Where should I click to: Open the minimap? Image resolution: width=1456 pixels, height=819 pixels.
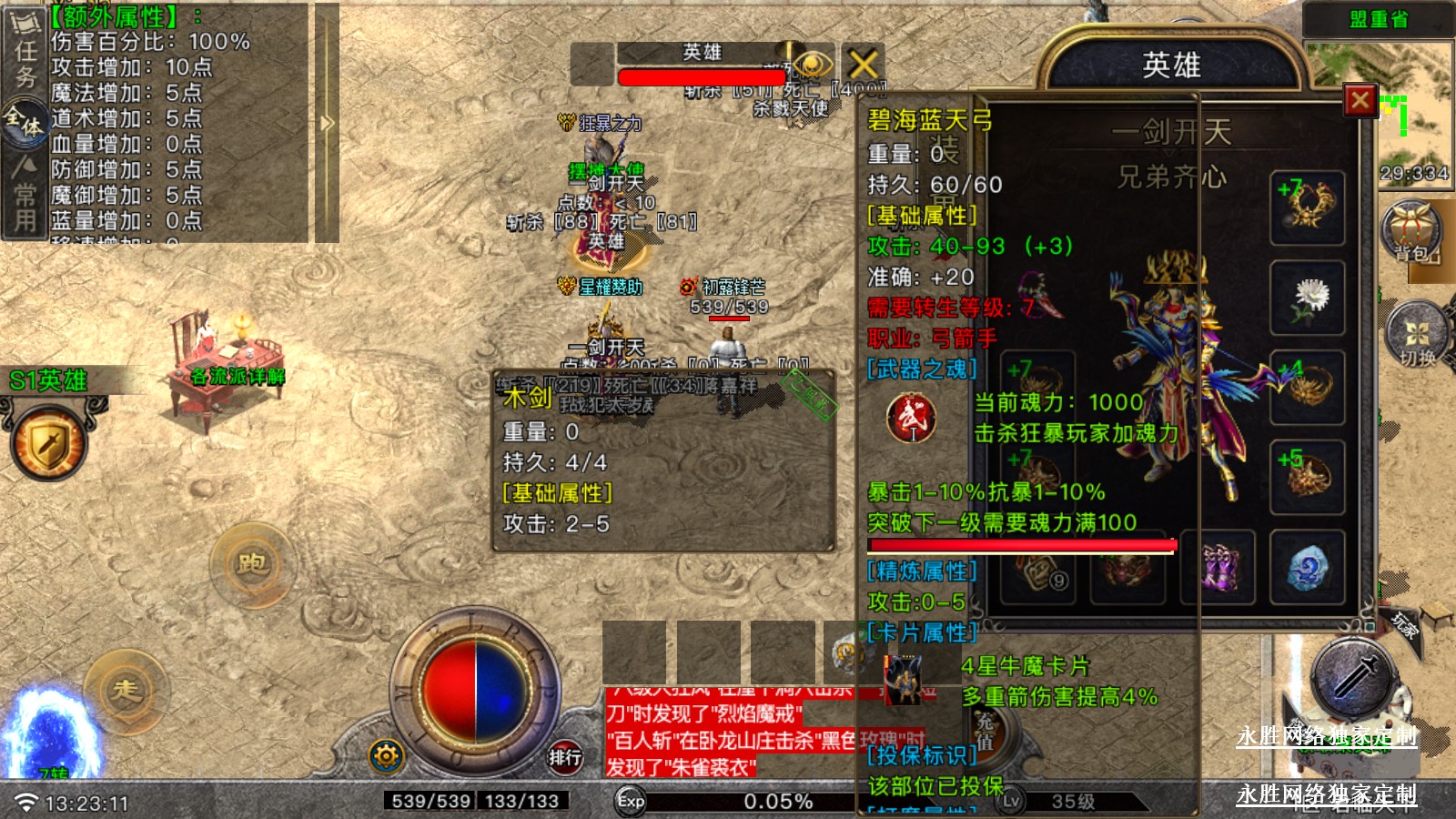click(x=1415, y=109)
